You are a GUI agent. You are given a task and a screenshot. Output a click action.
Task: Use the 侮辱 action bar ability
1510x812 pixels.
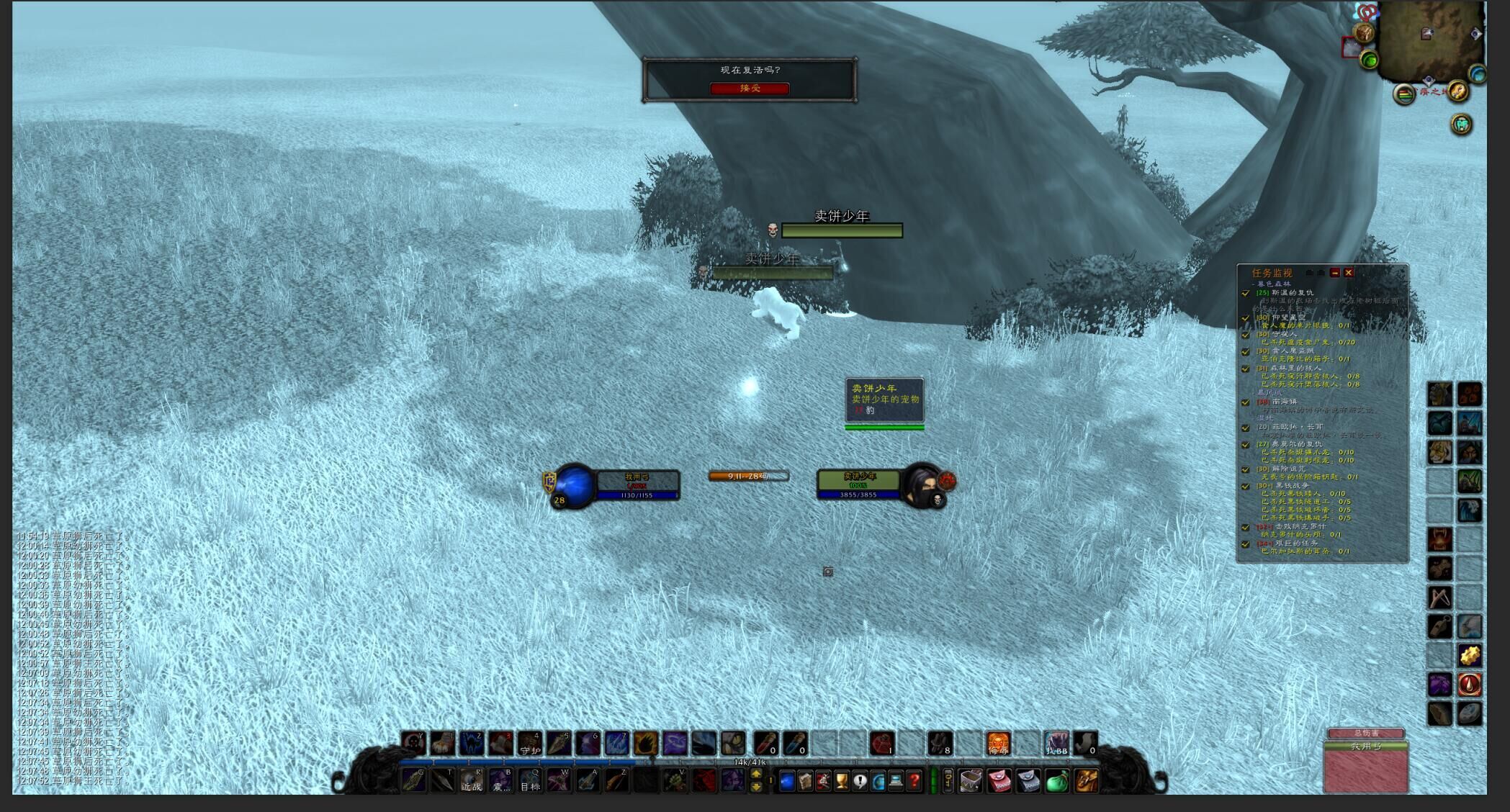[998, 743]
